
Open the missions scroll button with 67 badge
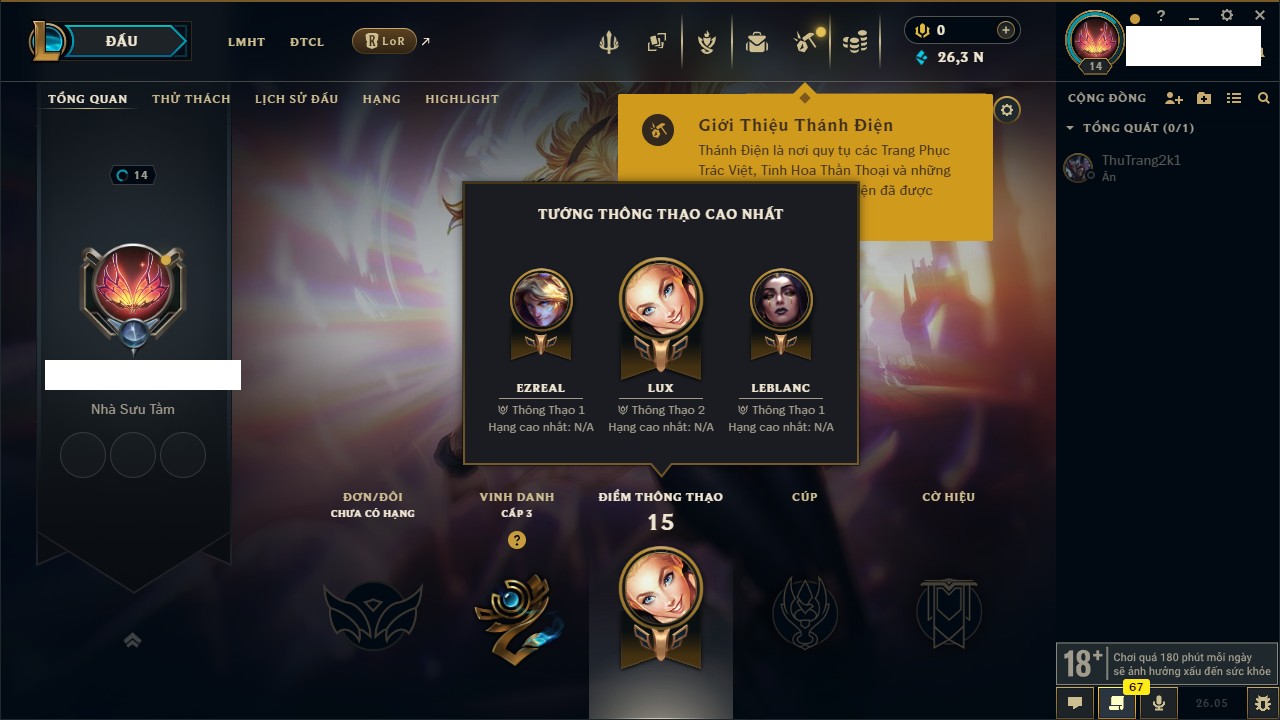pyautogui.click(x=1116, y=703)
